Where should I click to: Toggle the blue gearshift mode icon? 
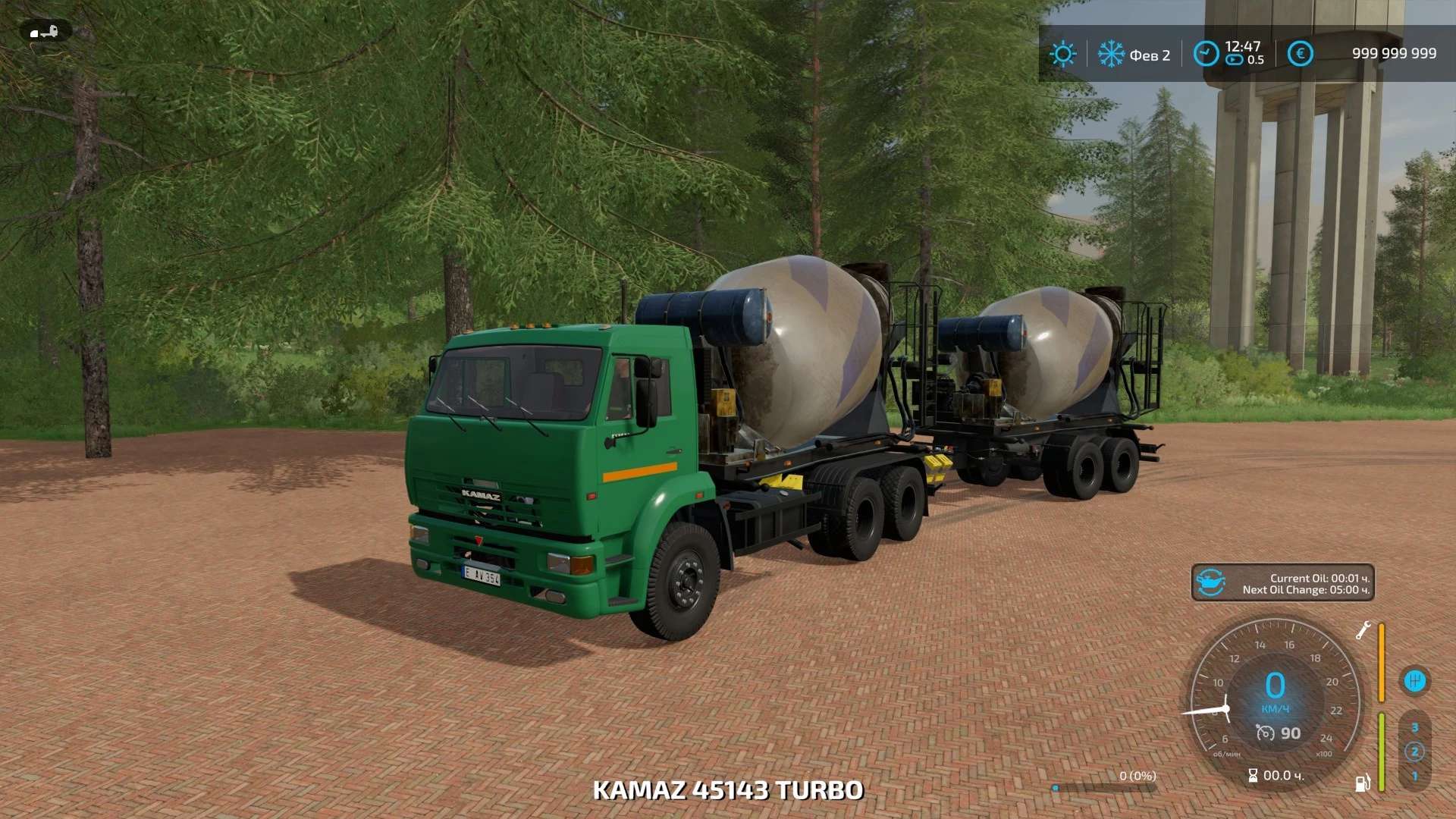(1414, 680)
